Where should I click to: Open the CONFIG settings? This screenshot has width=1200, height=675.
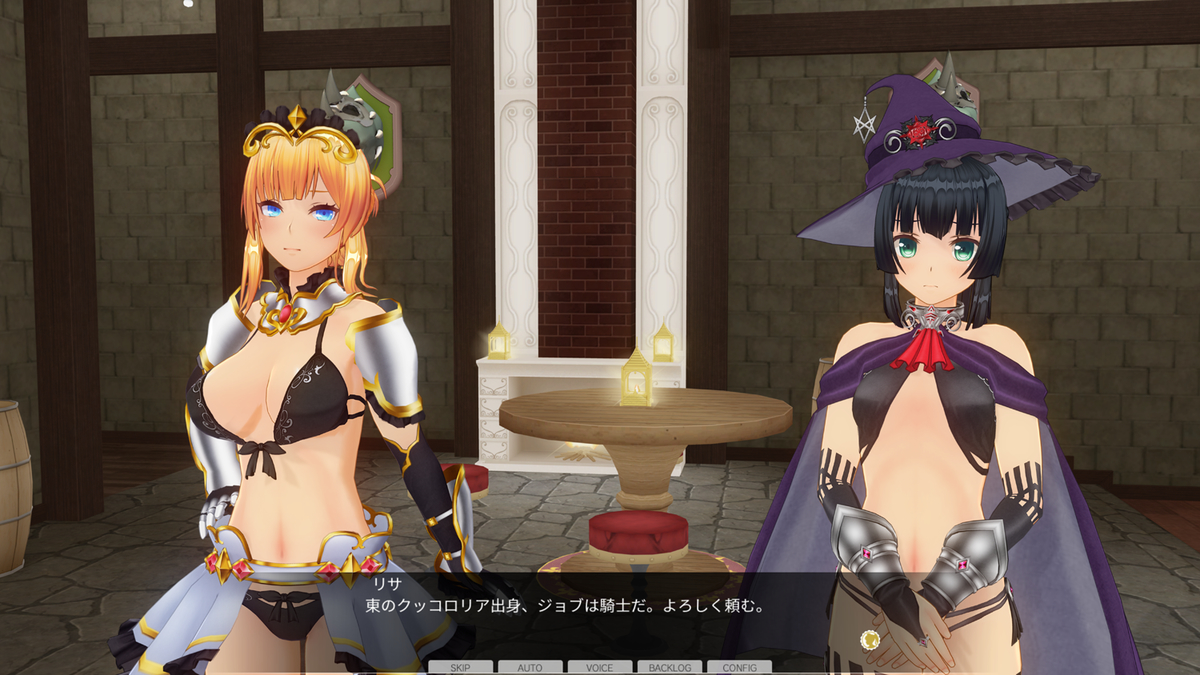coord(739,667)
